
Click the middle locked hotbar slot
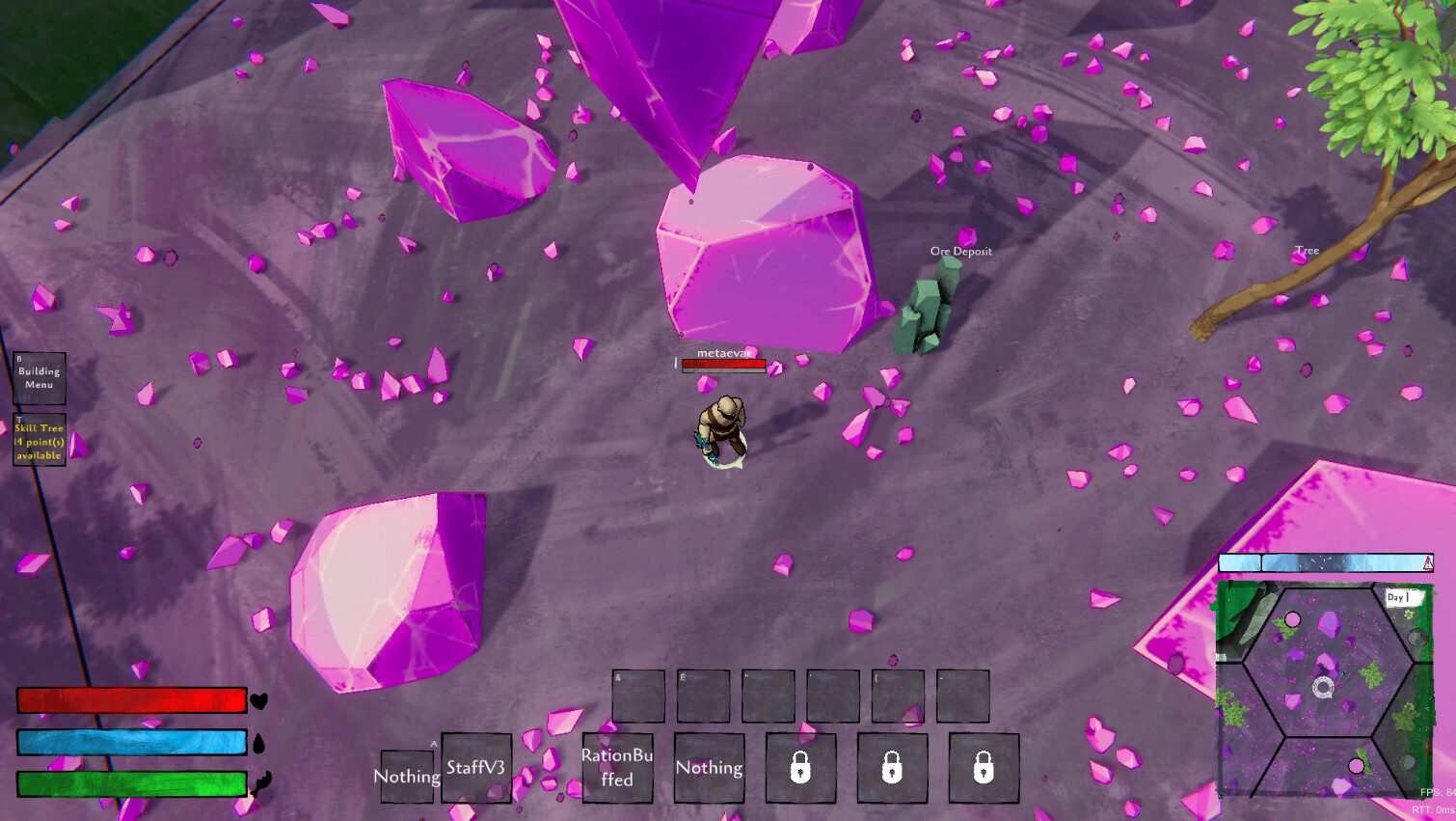coord(892,767)
